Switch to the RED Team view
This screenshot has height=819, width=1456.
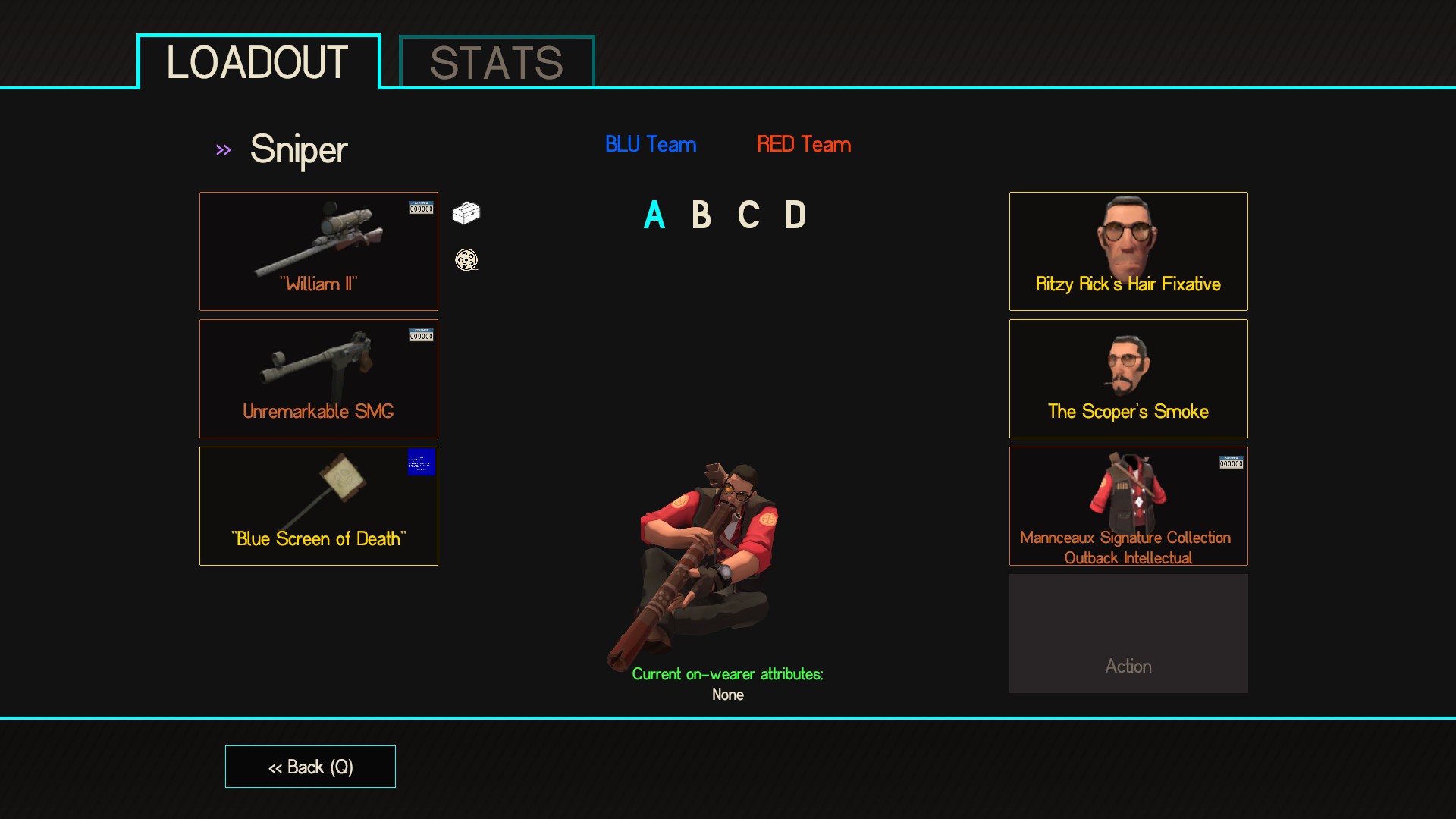coord(803,144)
